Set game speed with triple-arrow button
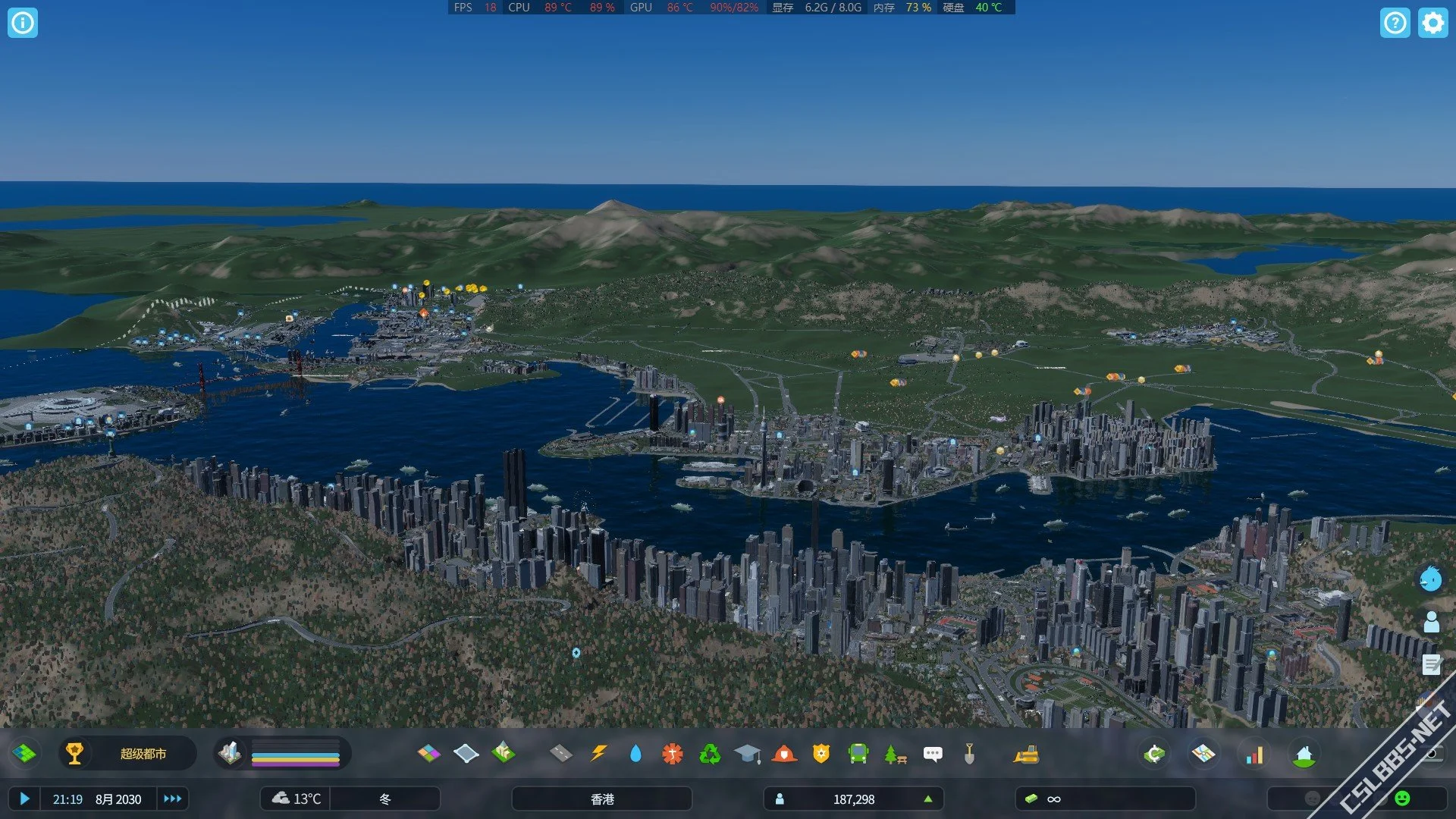This screenshot has width=1456, height=819. pos(173,799)
